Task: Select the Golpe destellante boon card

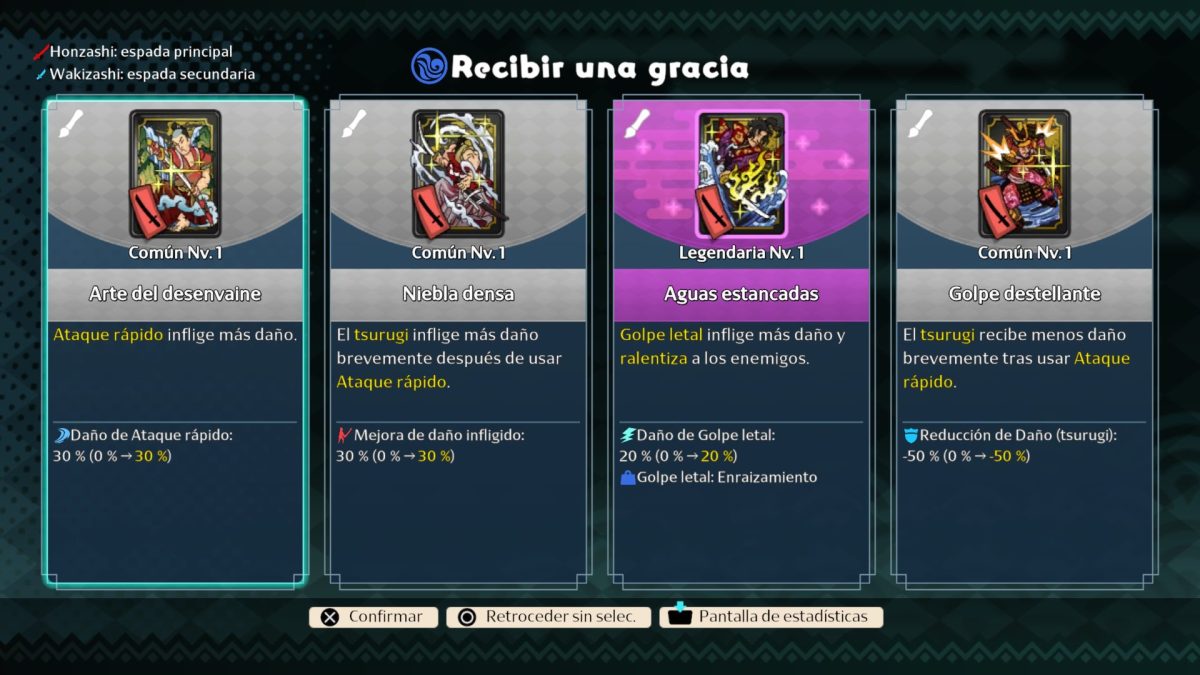Action: coord(1024,340)
